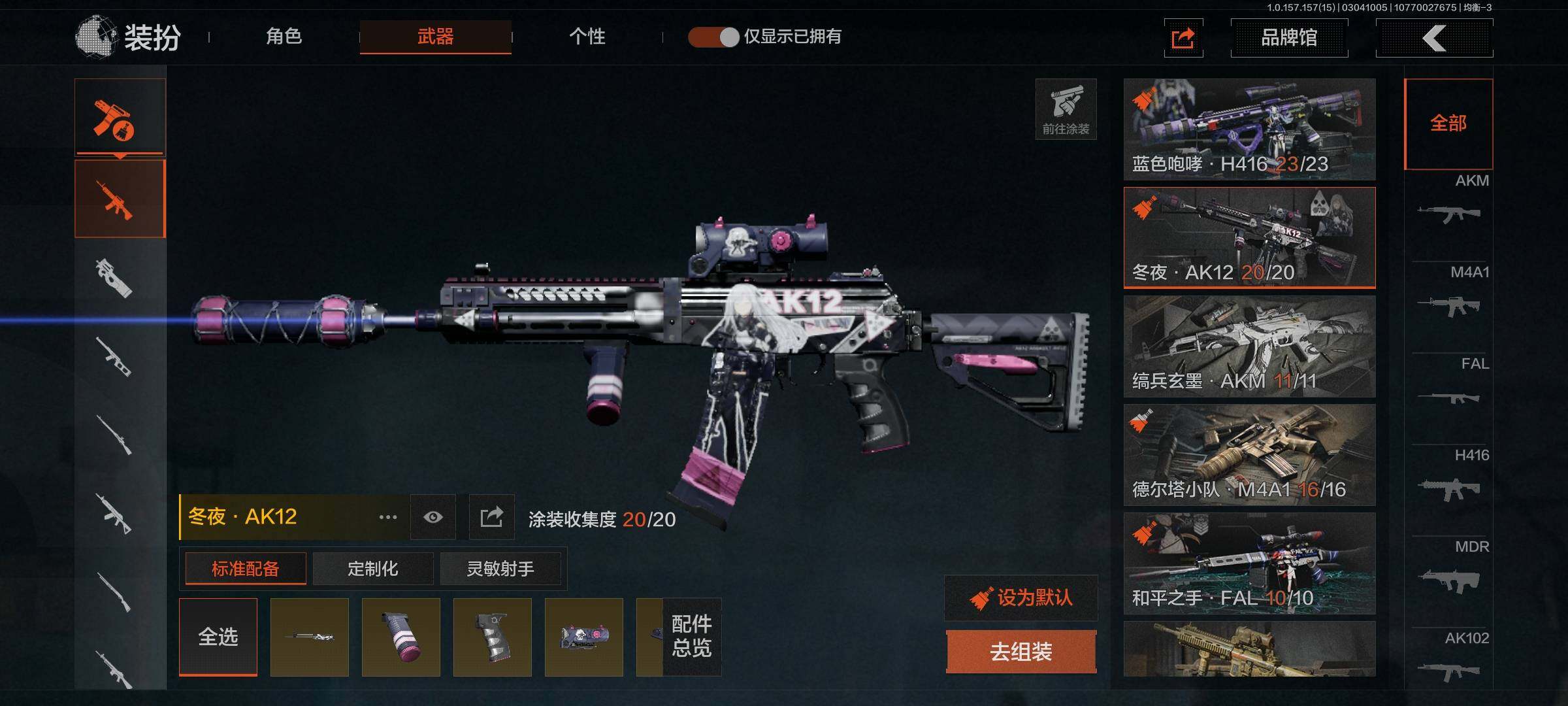This screenshot has width=1568, height=706.
Task: Go back with the arrow button
Action: 1434,38
